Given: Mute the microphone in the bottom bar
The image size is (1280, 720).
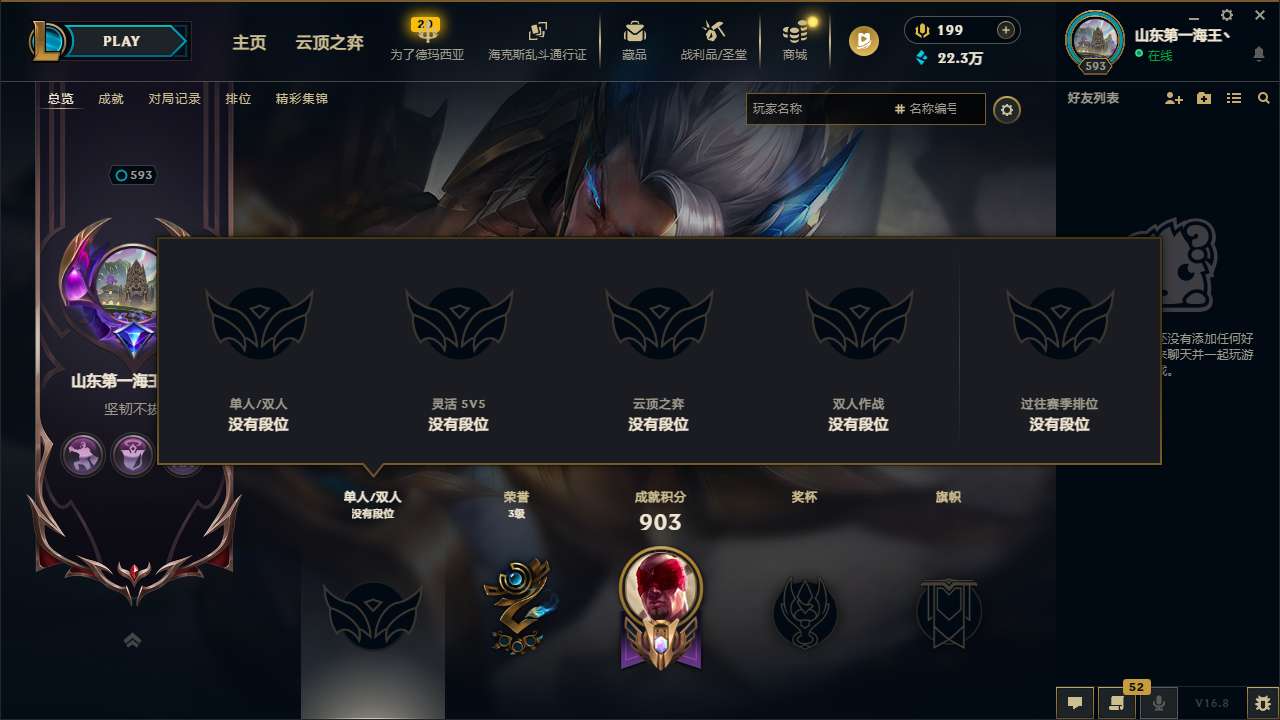Looking at the screenshot, I should pyautogui.click(x=1158, y=703).
